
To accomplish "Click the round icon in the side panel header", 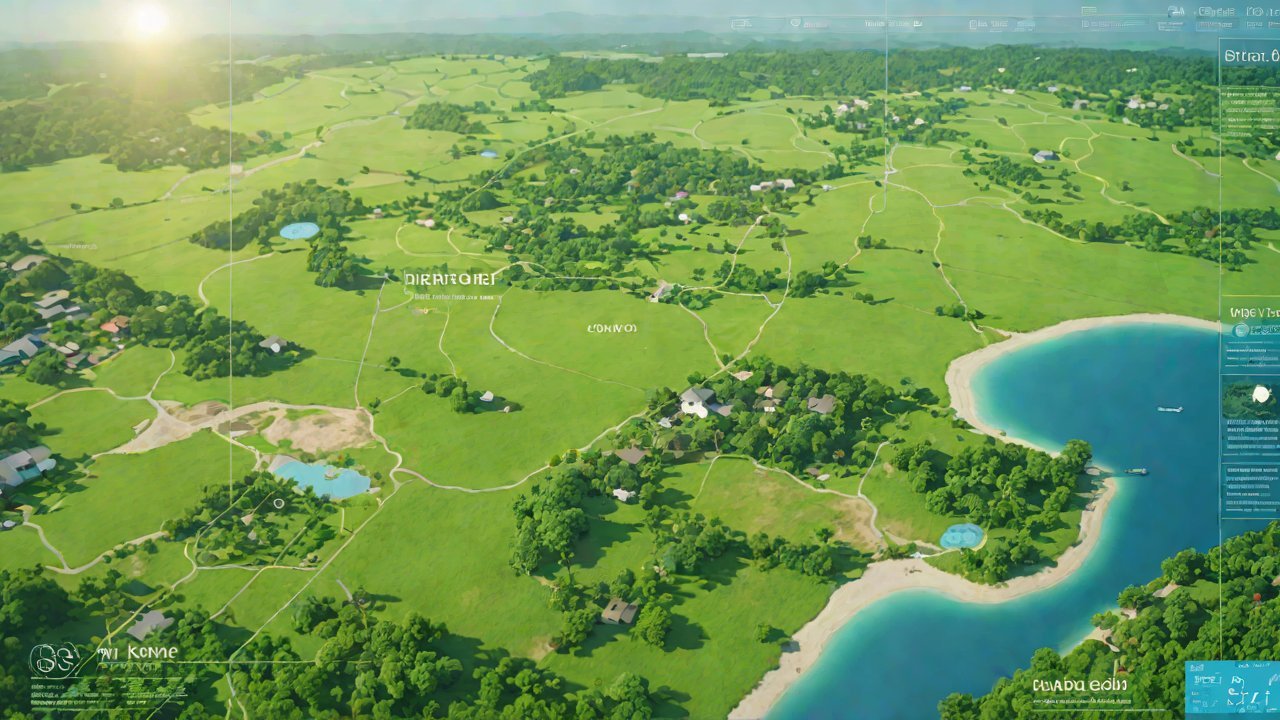I will 1241,330.
